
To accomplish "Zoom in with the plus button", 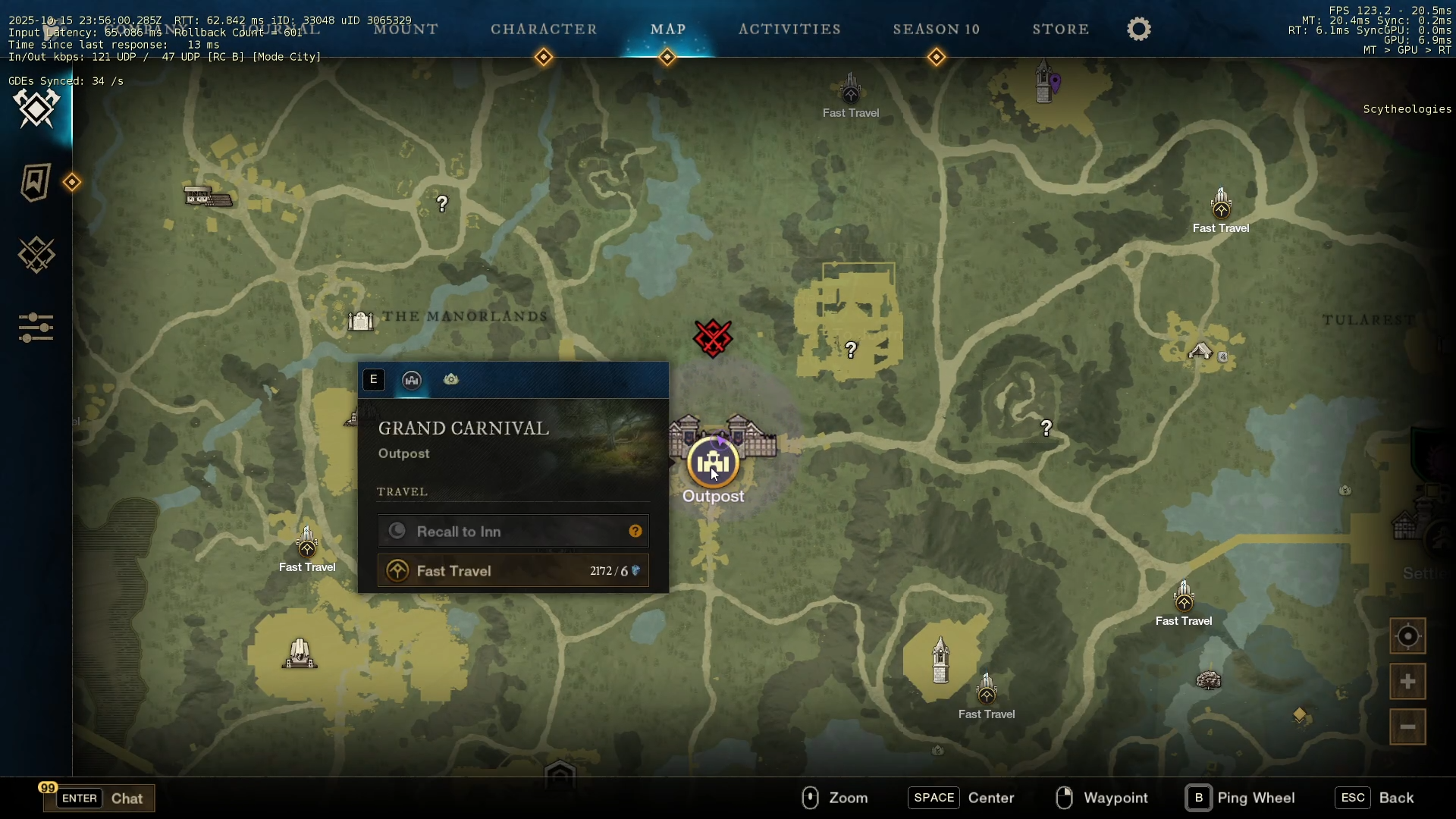I will coord(1407,682).
